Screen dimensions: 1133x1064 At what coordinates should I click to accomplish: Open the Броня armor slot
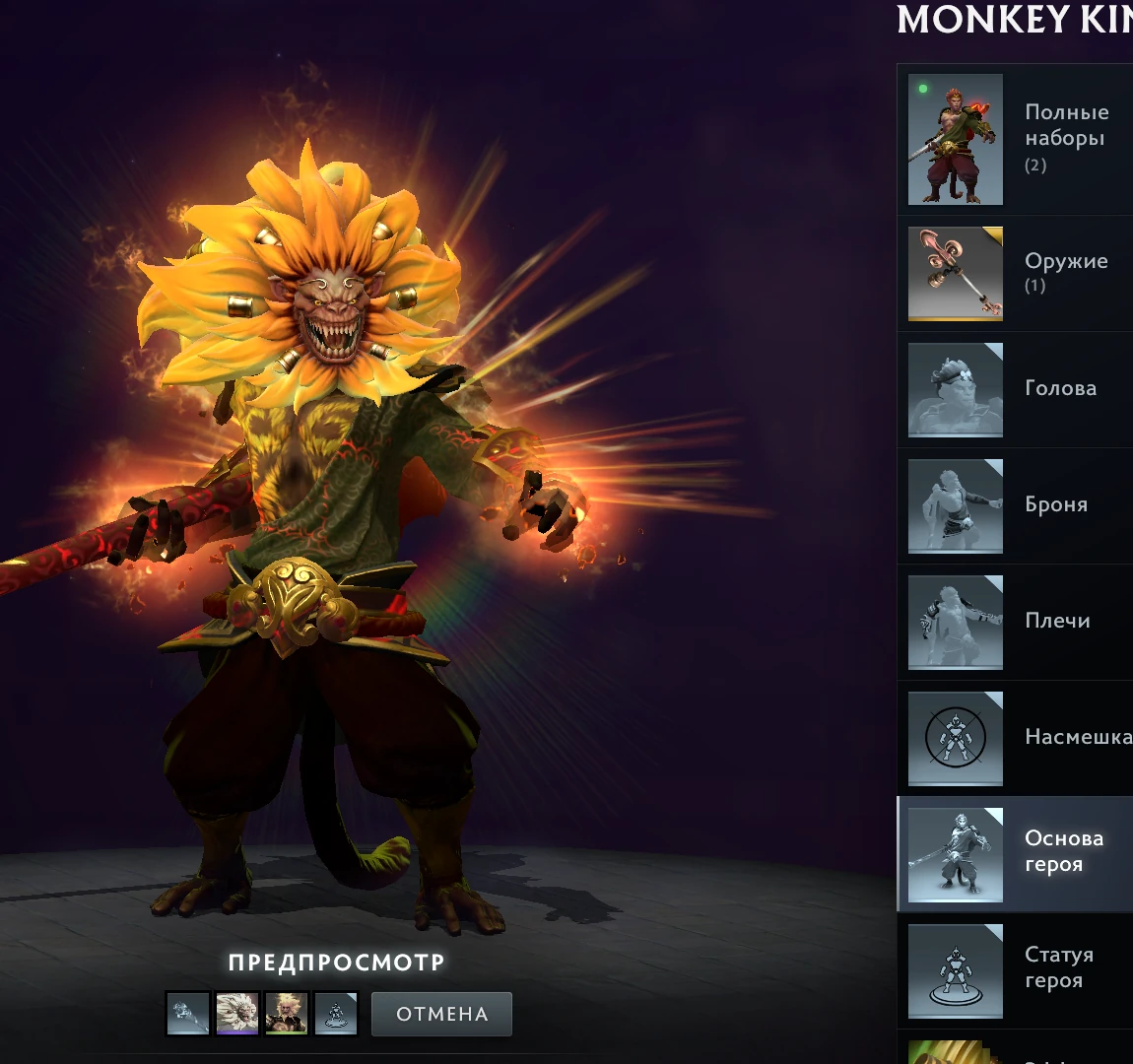tap(1015, 505)
